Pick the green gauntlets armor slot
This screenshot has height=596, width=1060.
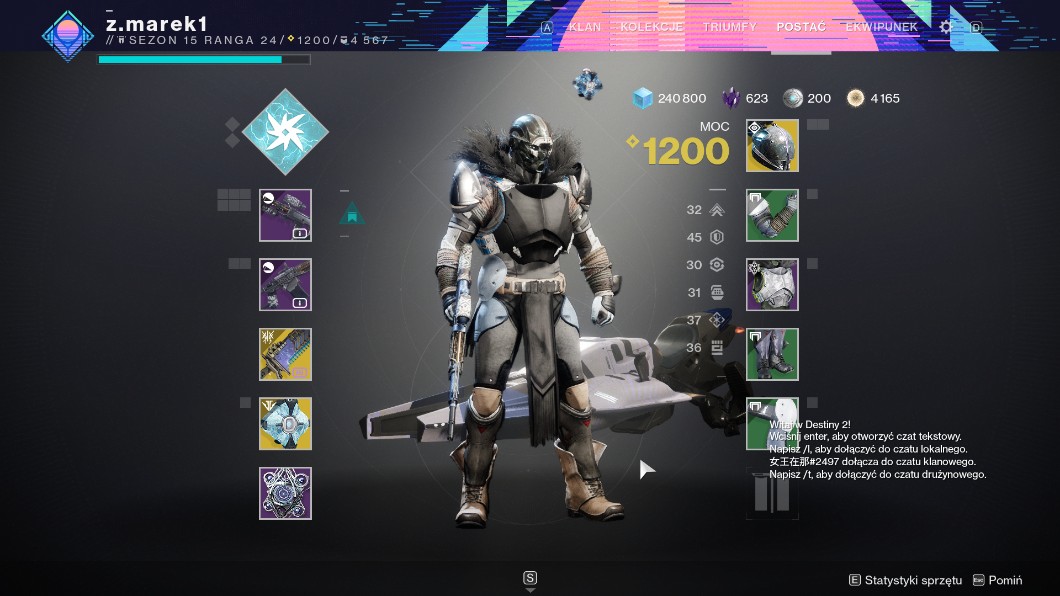tap(772, 215)
